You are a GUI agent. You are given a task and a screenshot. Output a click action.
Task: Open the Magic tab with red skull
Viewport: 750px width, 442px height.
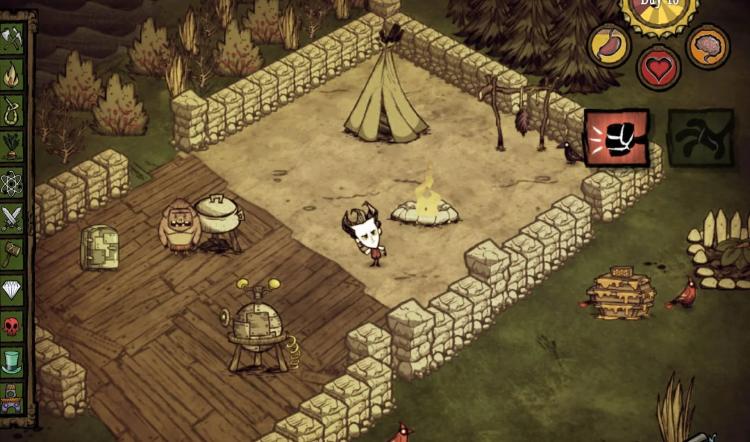pyautogui.click(x=12, y=324)
